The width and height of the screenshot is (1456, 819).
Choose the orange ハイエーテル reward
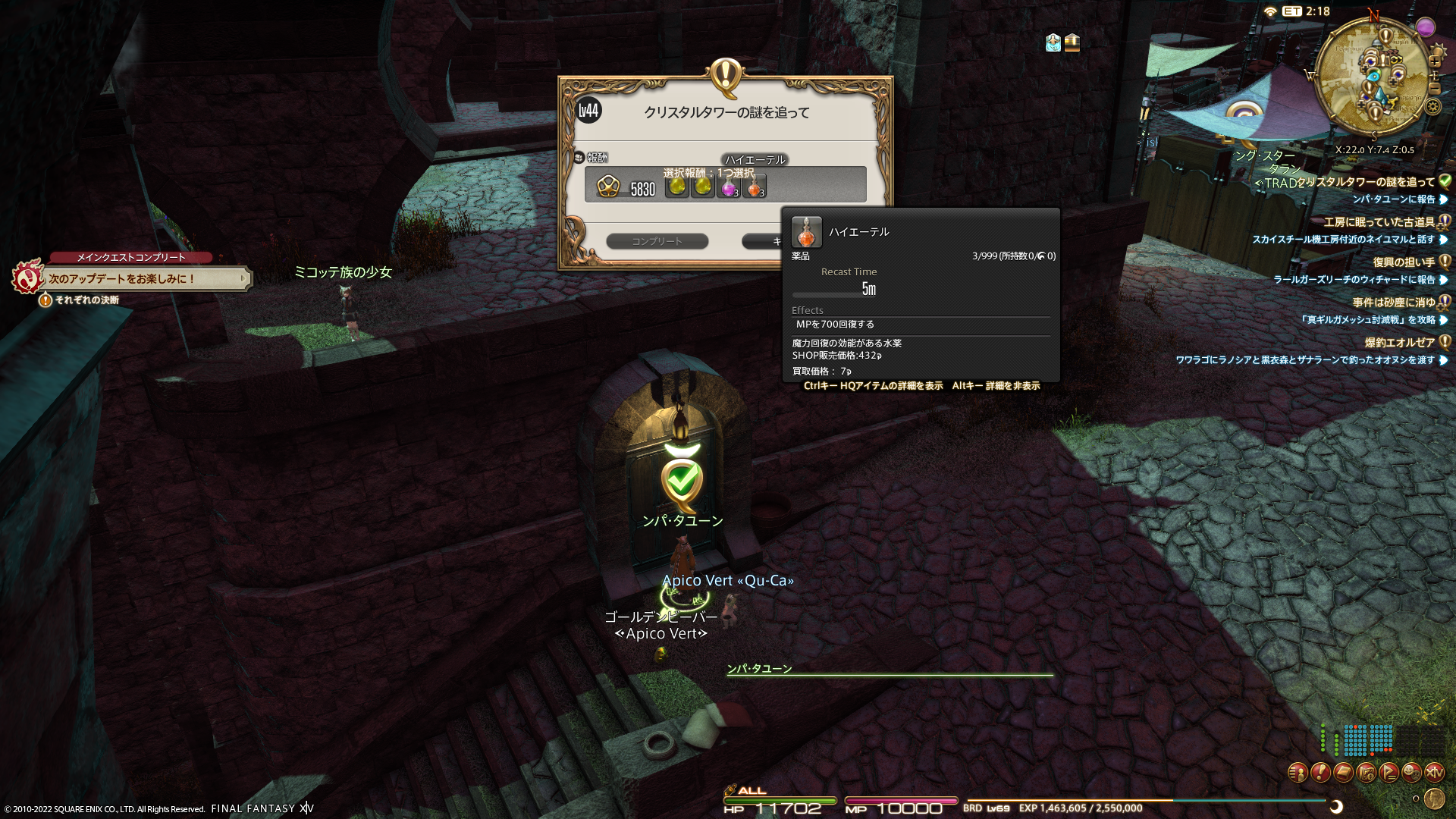pos(755,186)
